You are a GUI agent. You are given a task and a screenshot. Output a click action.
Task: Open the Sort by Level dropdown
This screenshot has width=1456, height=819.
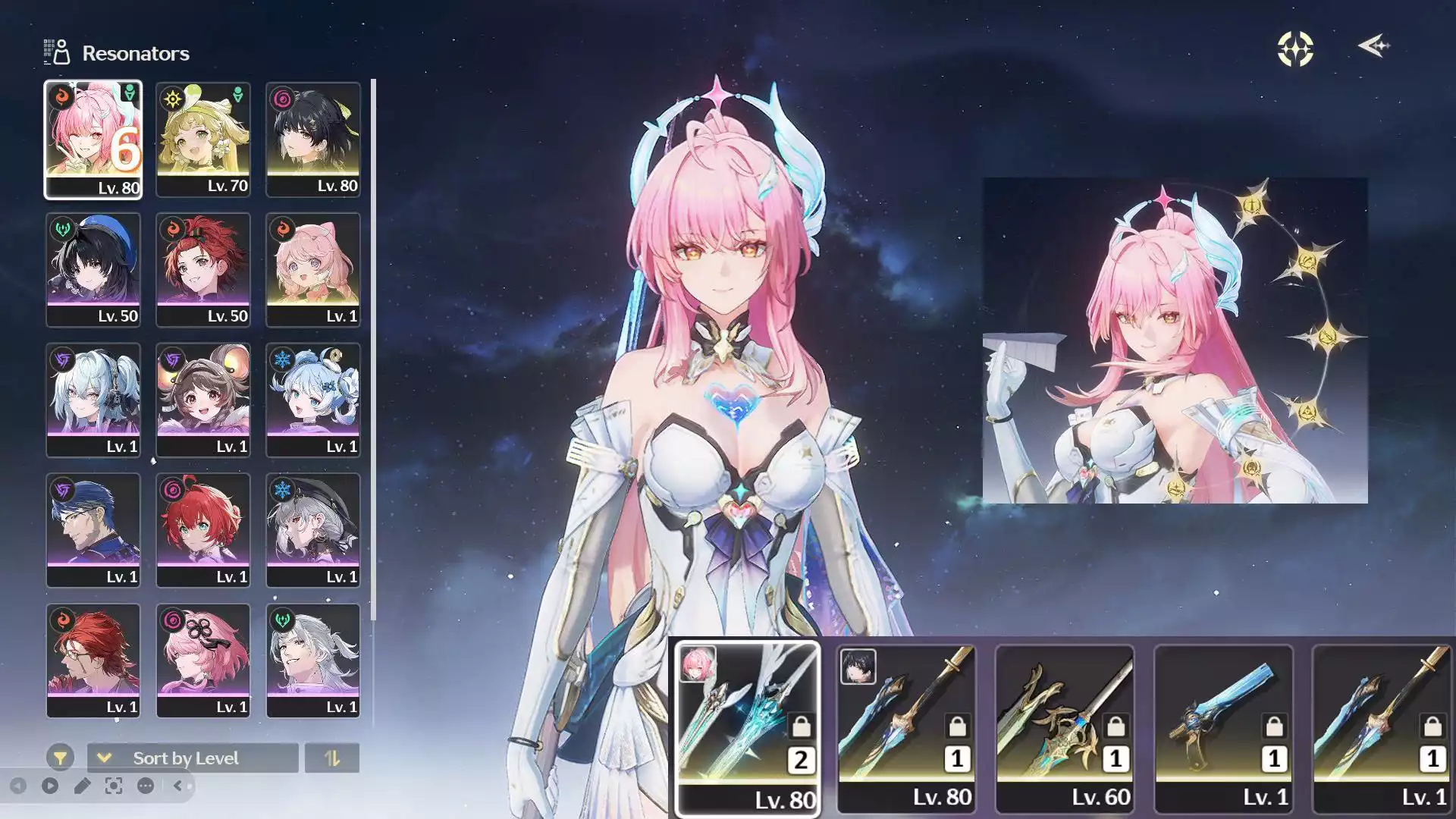click(x=193, y=758)
